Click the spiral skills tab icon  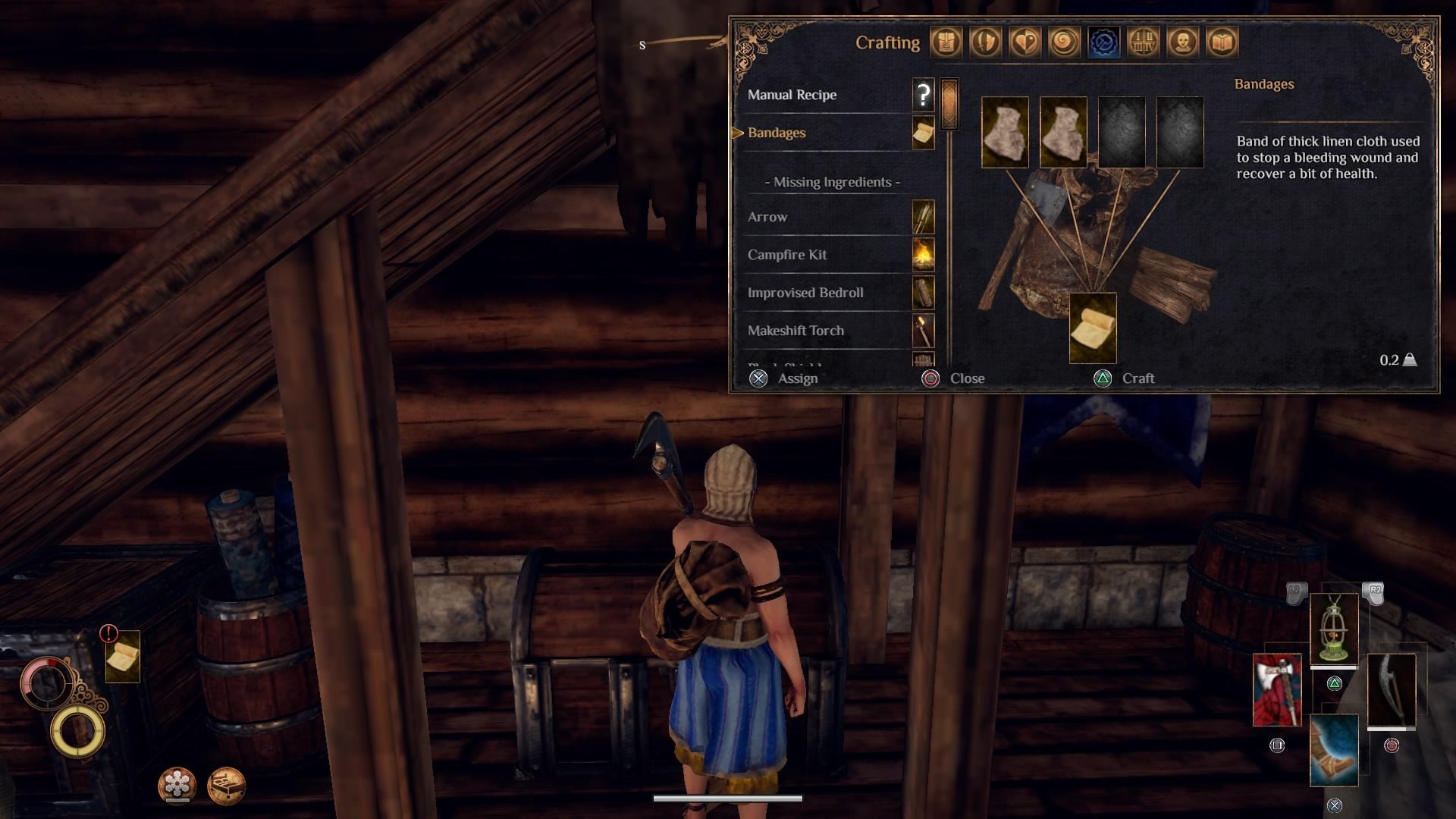coord(1065,42)
